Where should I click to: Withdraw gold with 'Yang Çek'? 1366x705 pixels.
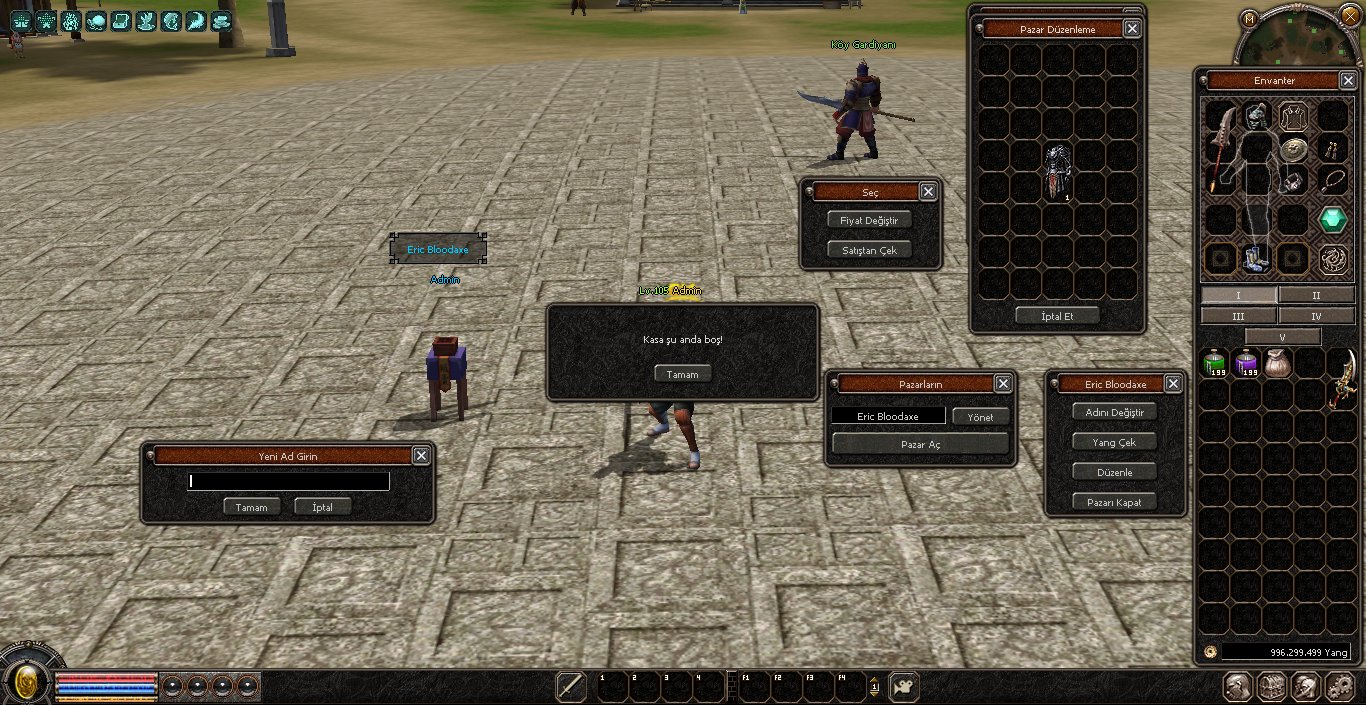click(x=1114, y=442)
